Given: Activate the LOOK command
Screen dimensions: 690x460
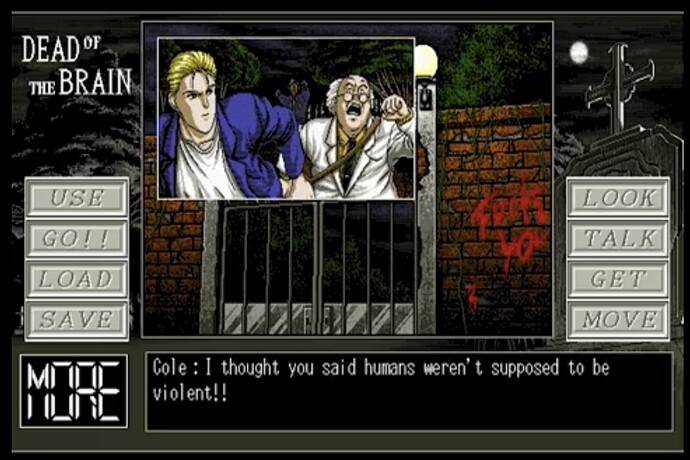Looking at the screenshot, I should (x=618, y=198).
